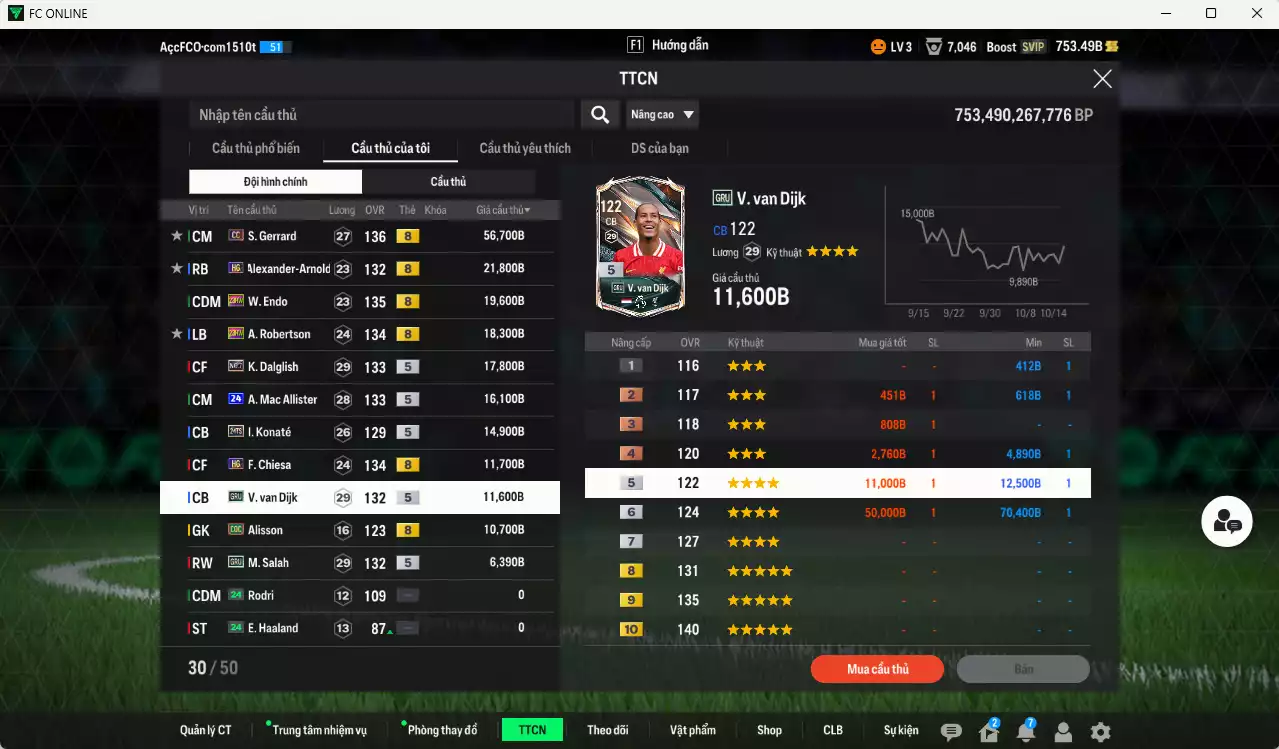1279x749 pixels.
Task: Close the TTCN panel
Action: click(1102, 79)
